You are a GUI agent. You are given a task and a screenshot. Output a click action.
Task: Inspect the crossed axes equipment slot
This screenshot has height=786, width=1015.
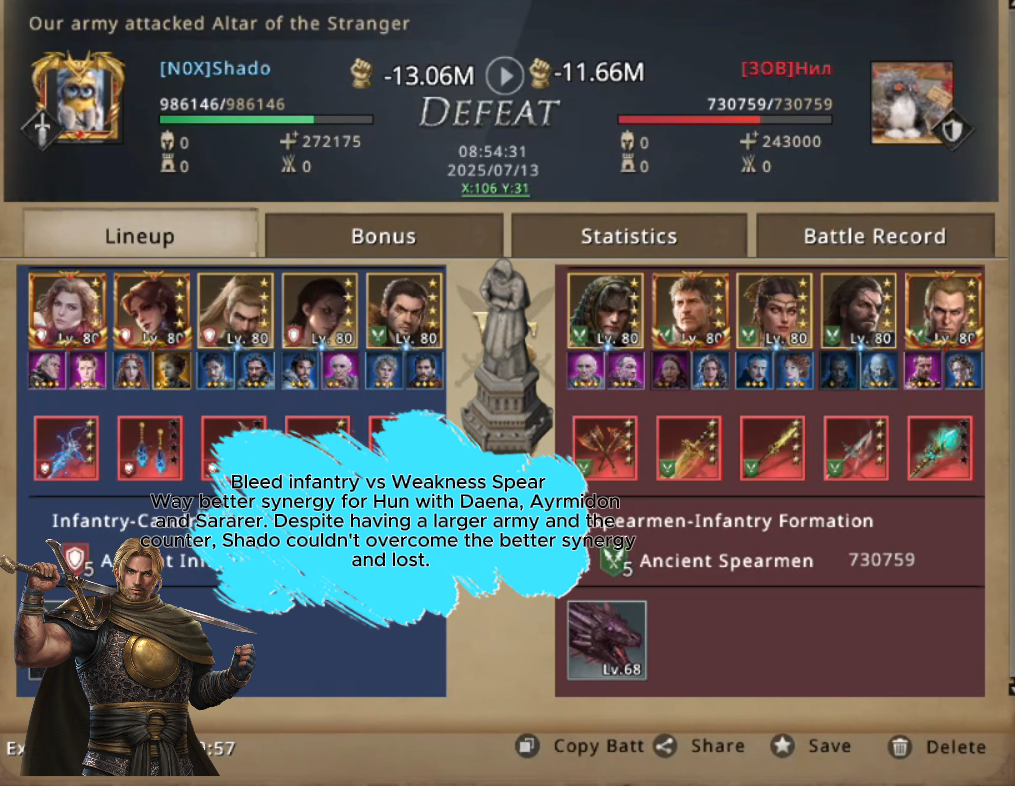click(x=605, y=448)
